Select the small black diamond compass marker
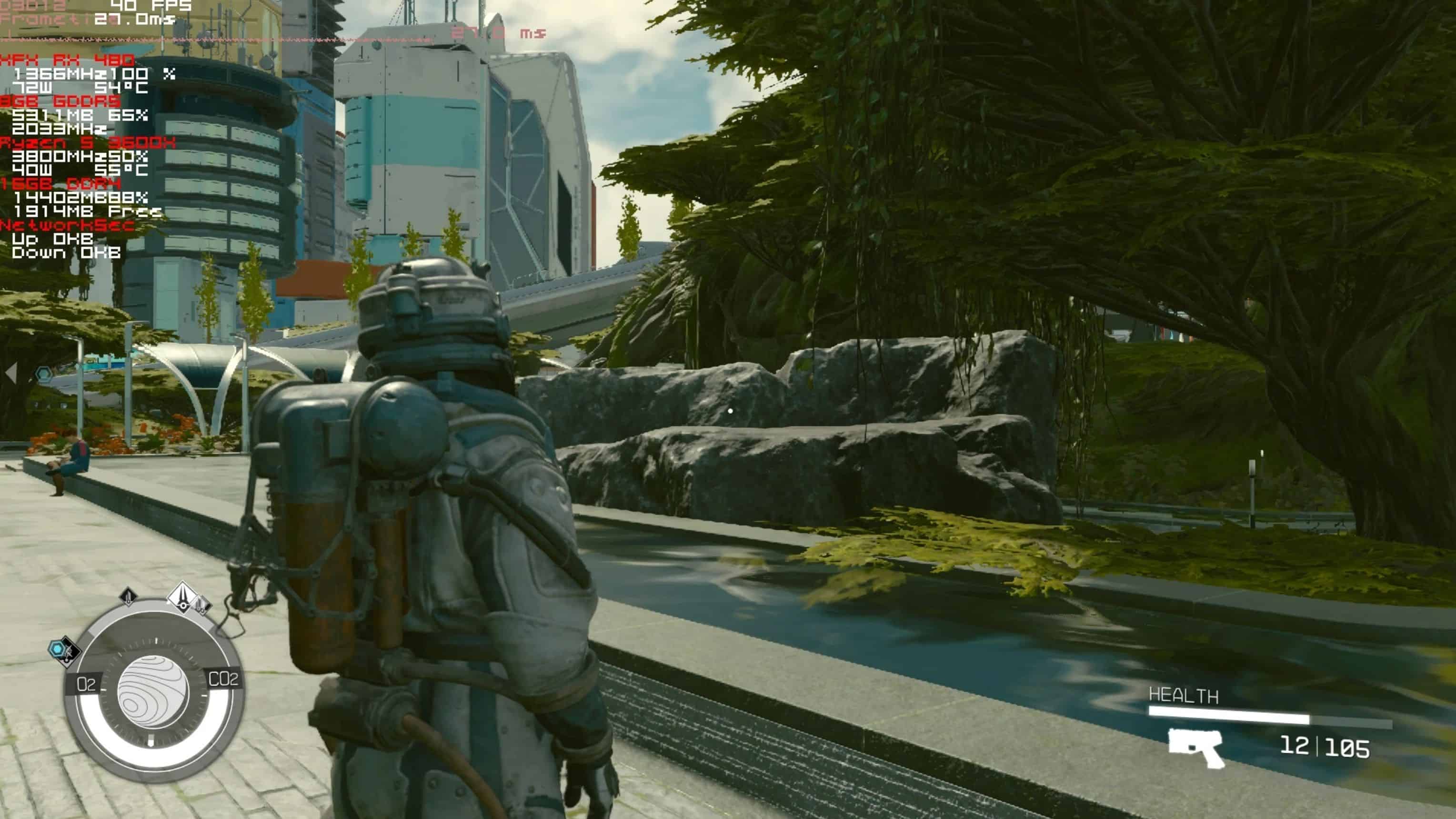The image size is (1456, 819). pos(128,596)
